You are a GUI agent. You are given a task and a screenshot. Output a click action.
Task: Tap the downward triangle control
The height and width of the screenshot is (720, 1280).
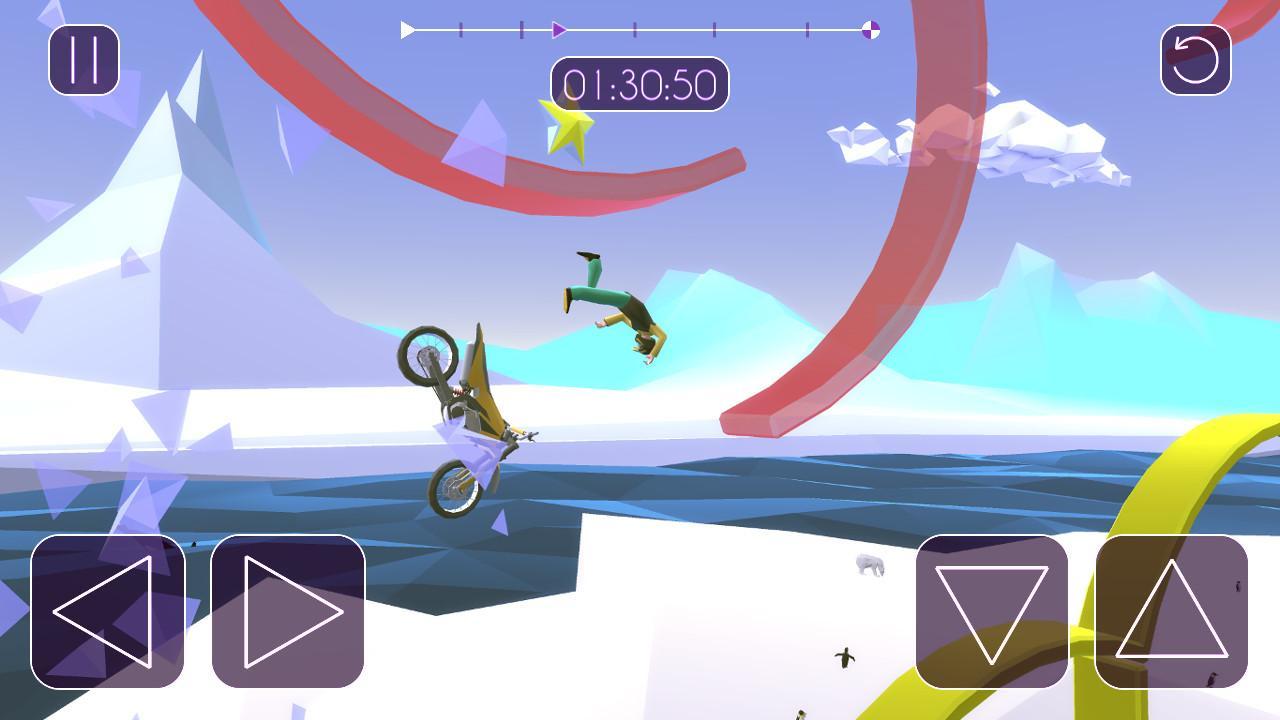click(992, 611)
